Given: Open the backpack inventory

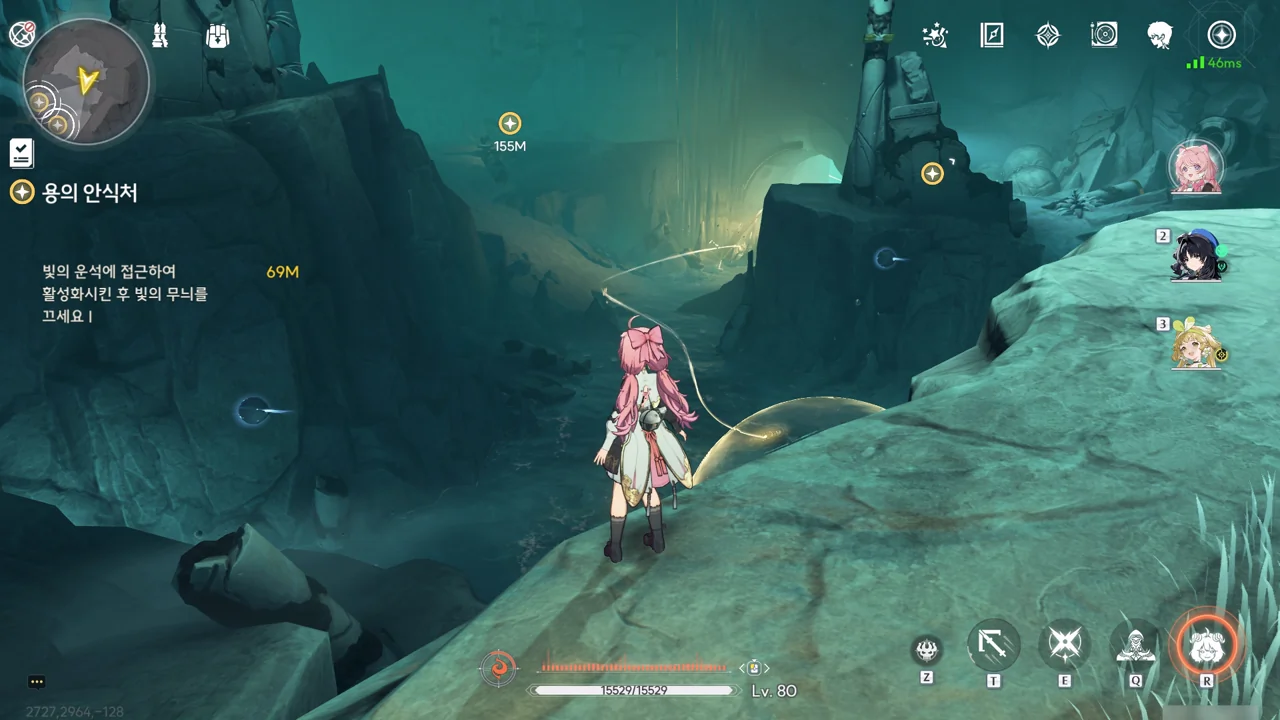Looking at the screenshot, I should (217, 36).
